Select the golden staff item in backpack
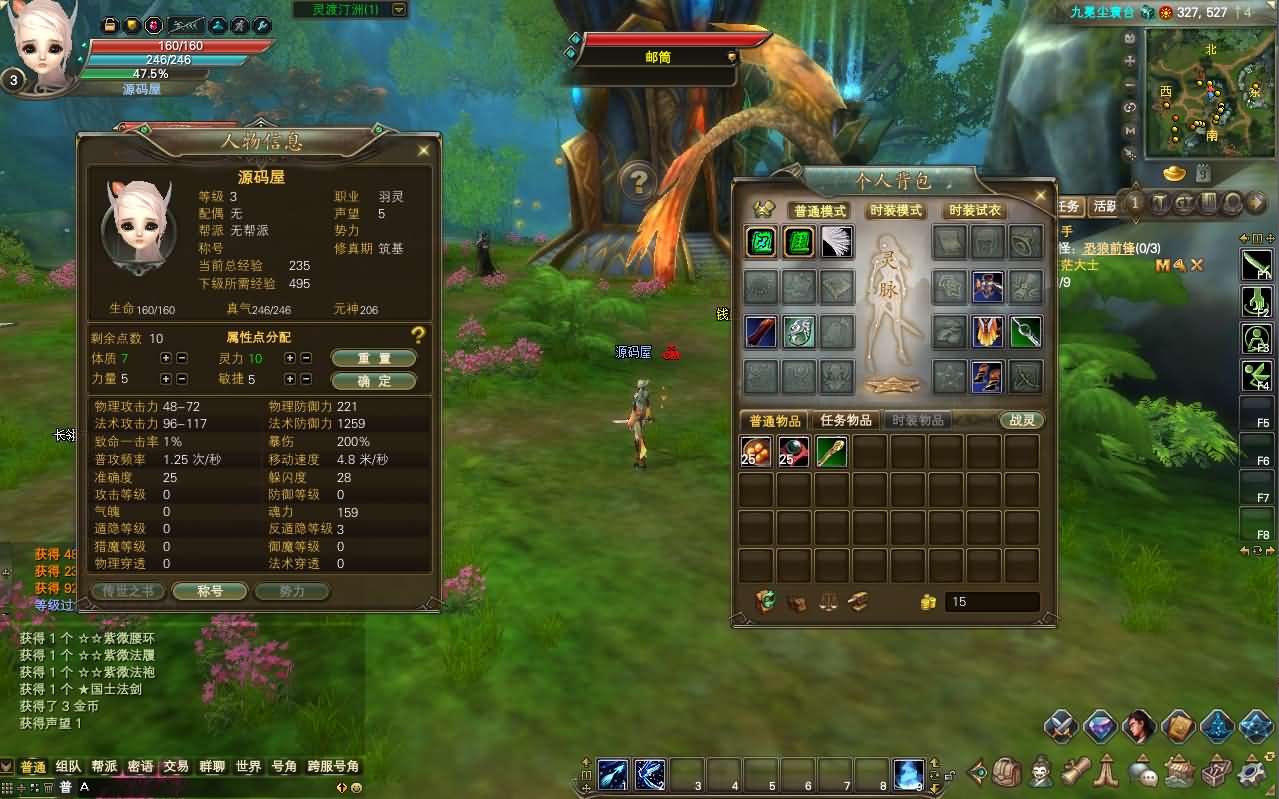 point(831,452)
